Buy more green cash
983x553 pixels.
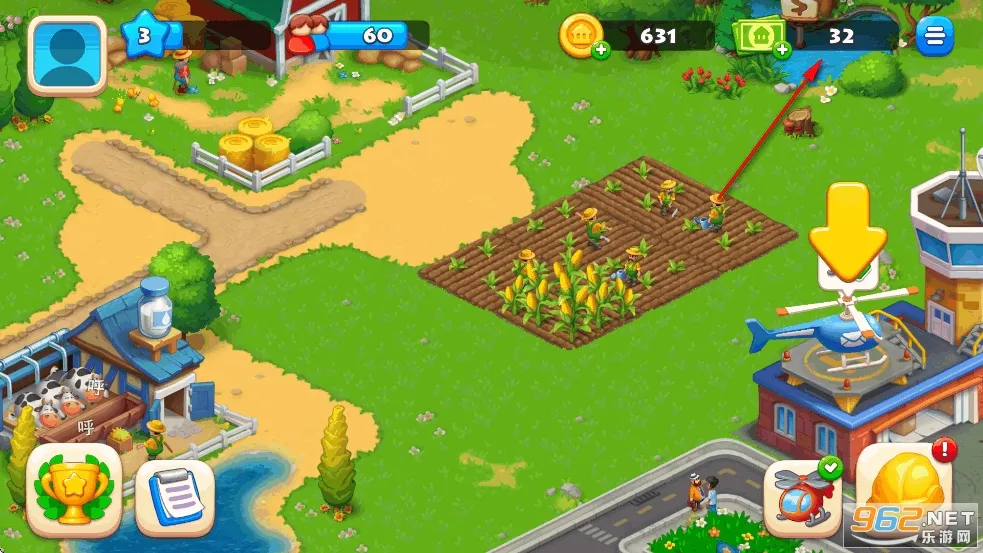point(778,50)
